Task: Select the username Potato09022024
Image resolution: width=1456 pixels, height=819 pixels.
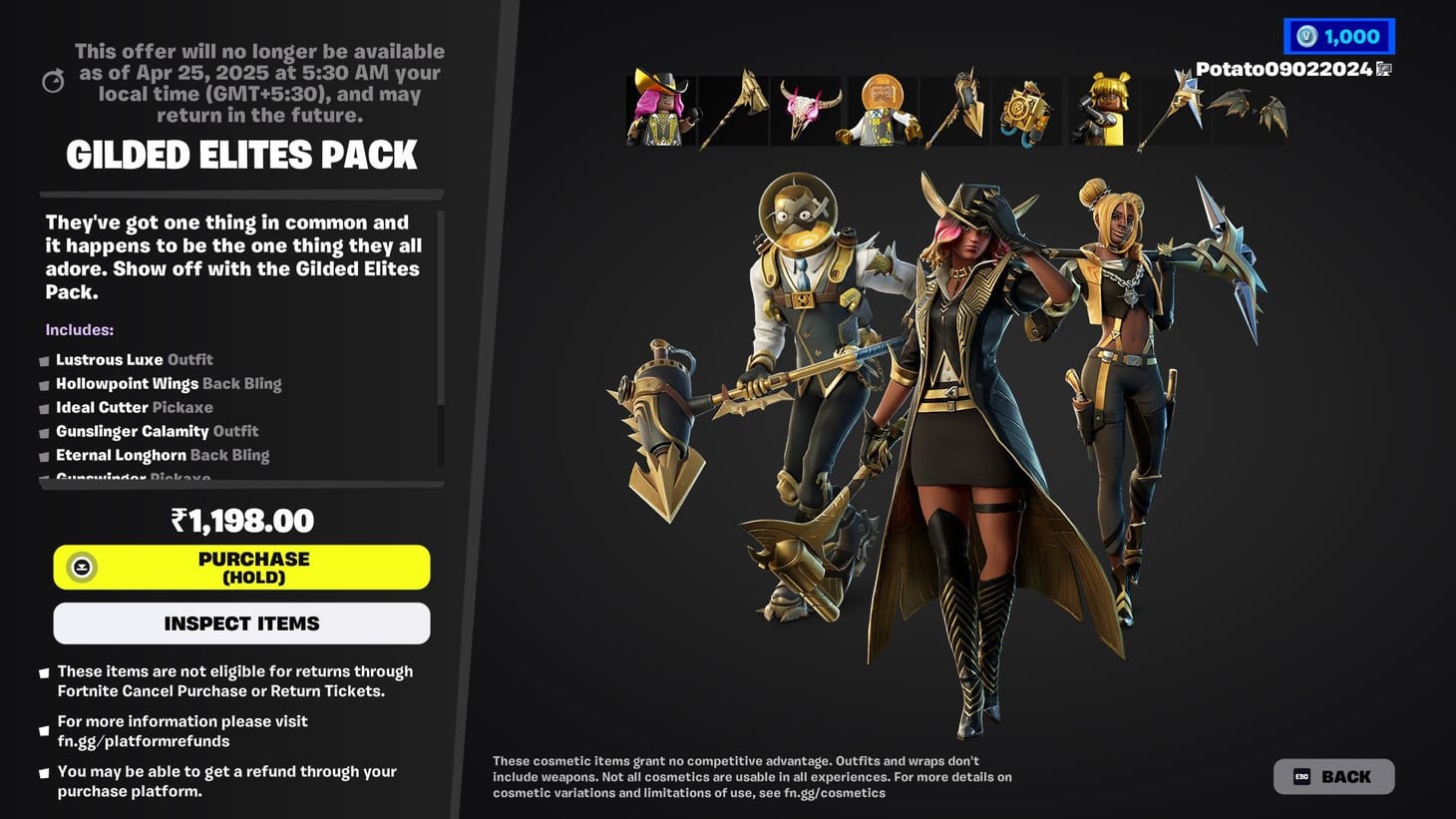Action: point(1282,70)
